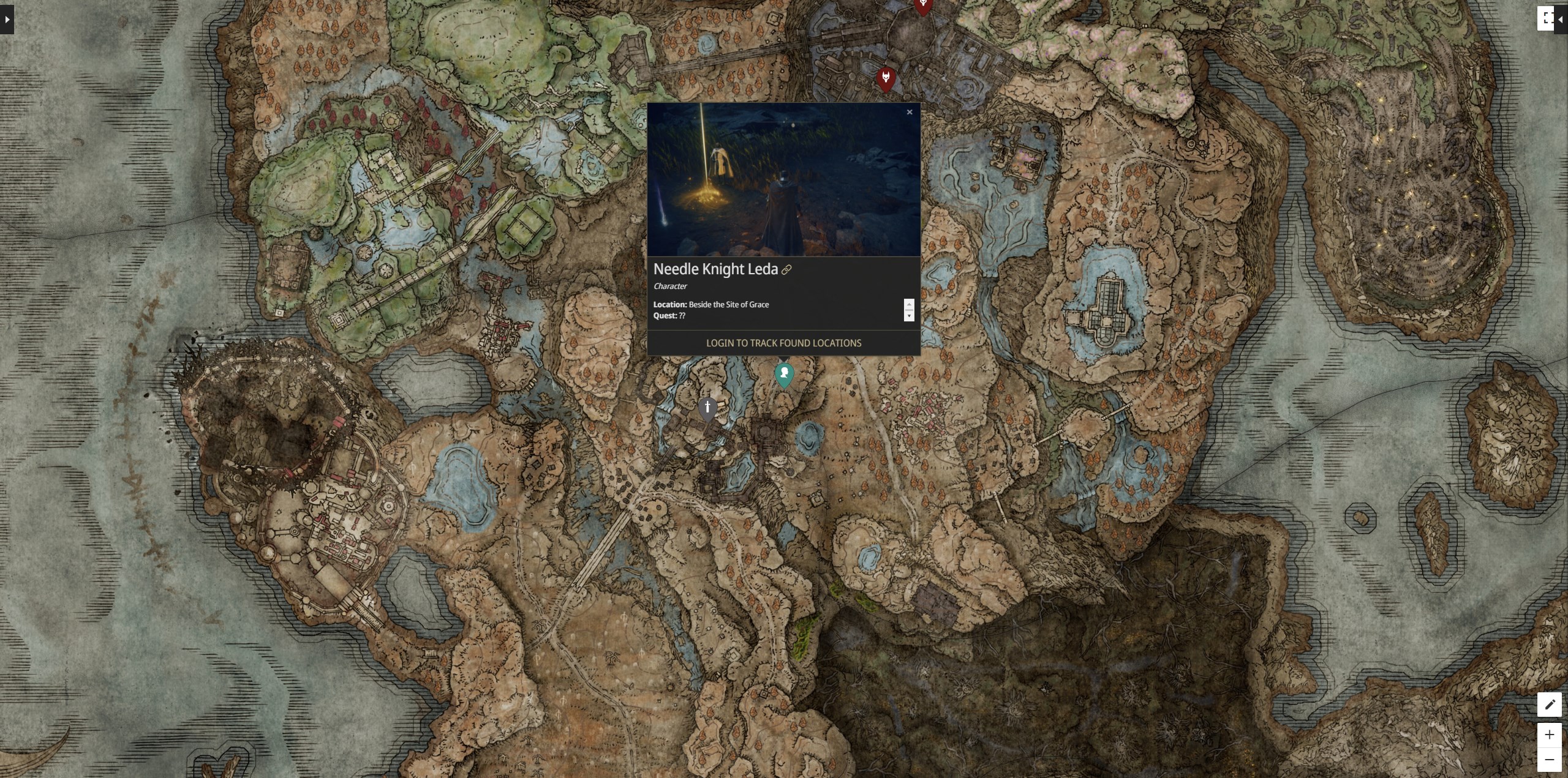1568x778 pixels.
Task: Select the red boss marker at top center
Action: [922, 6]
